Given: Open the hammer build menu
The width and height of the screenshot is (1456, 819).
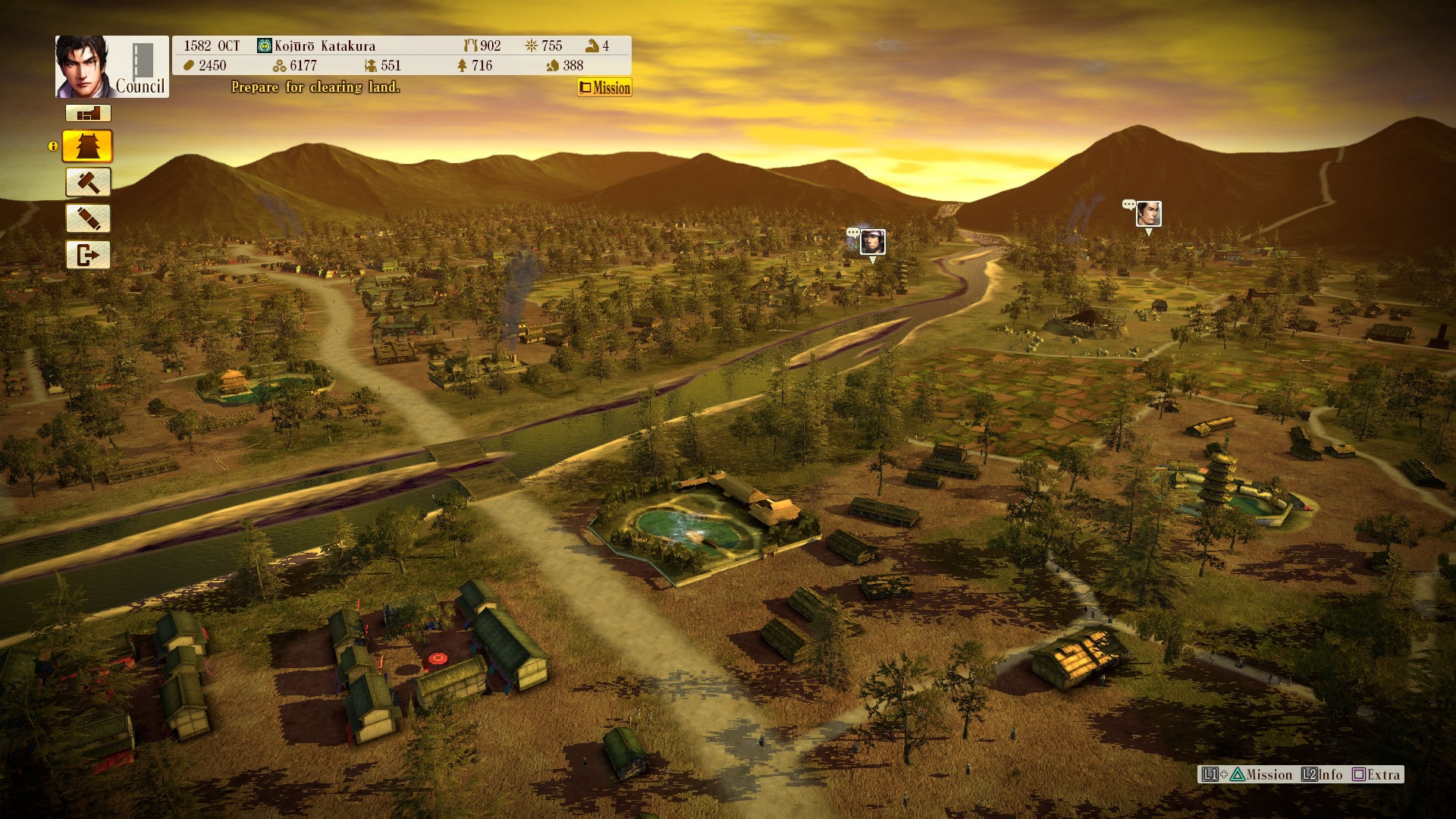Looking at the screenshot, I should point(88,183).
